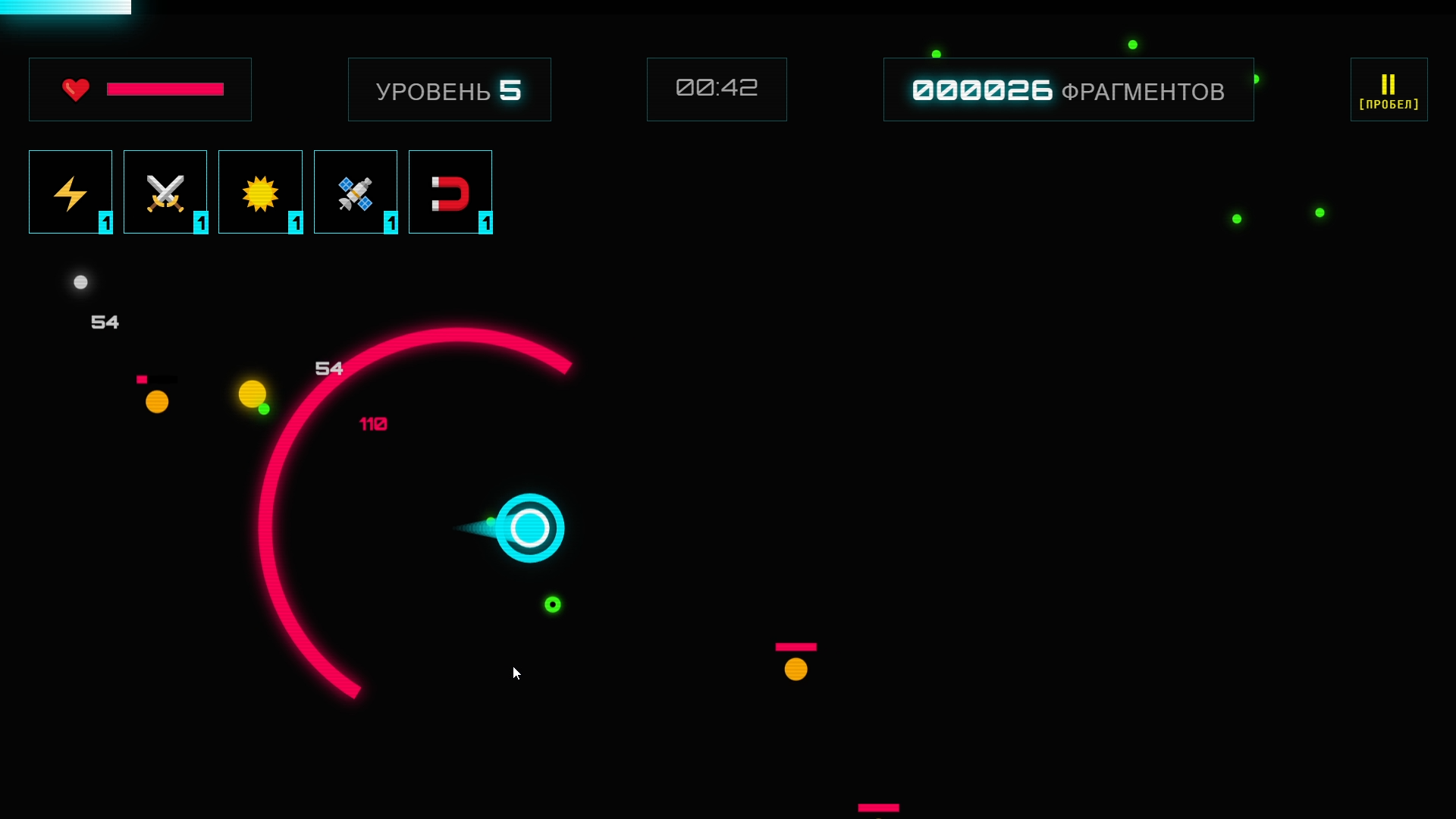Click the pause icon labeled ПРОБЕЛ
This screenshot has height=819, width=1456.
pyautogui.click(x=1389, y=89)
